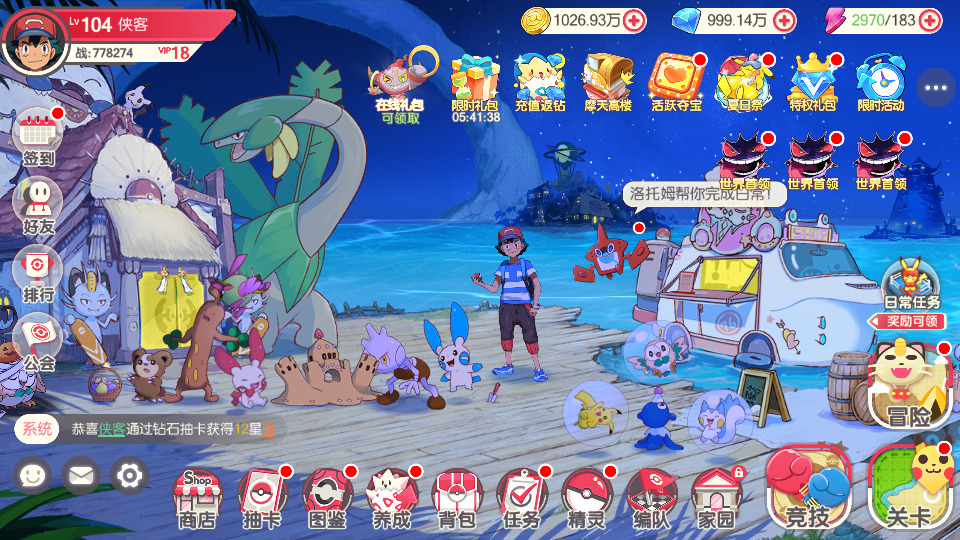Open the 背包 backpack inventory

(x=457, y=495)
